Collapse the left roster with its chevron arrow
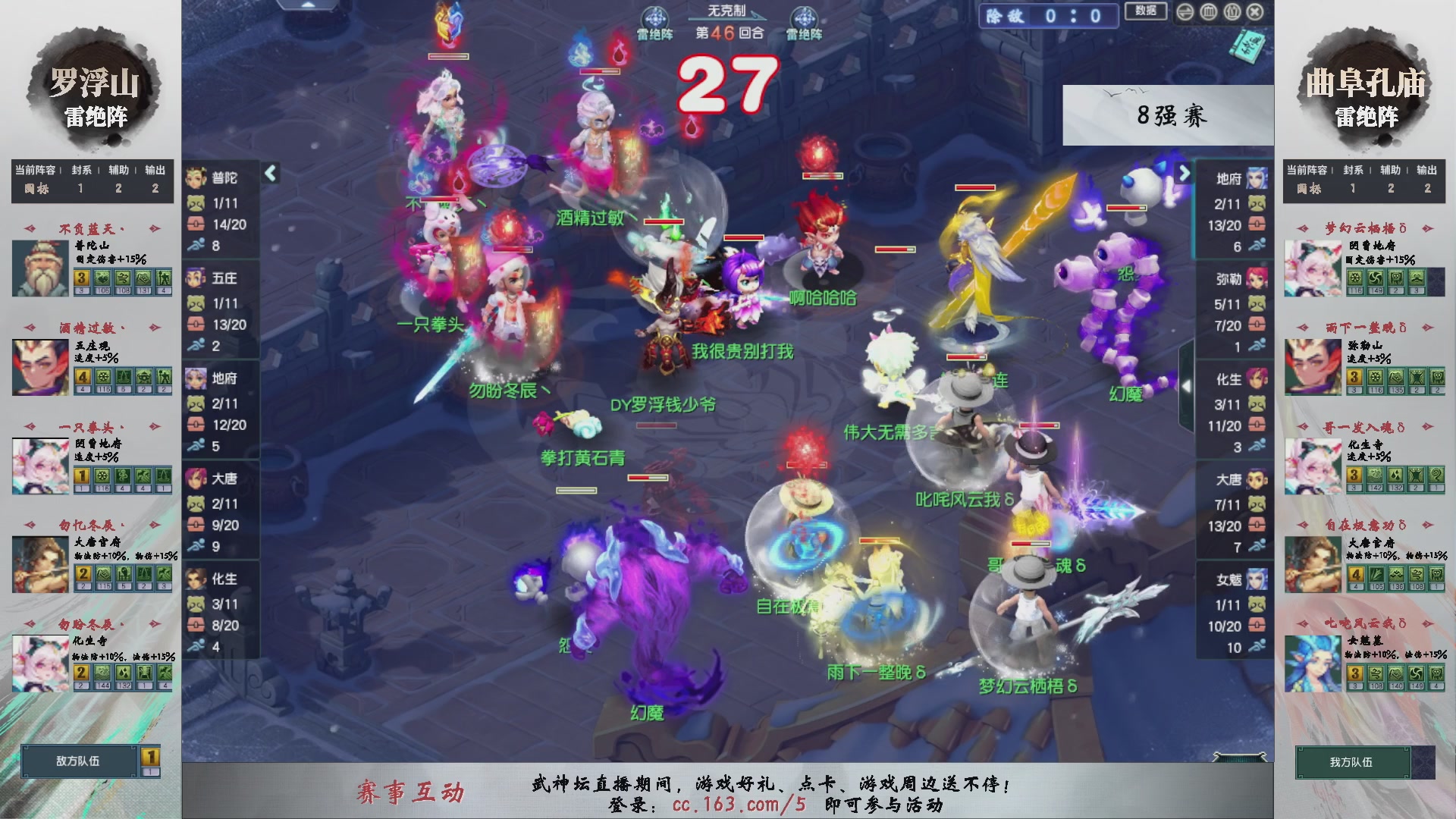Viewport: 1456px width, 819px height. point(269,172)
